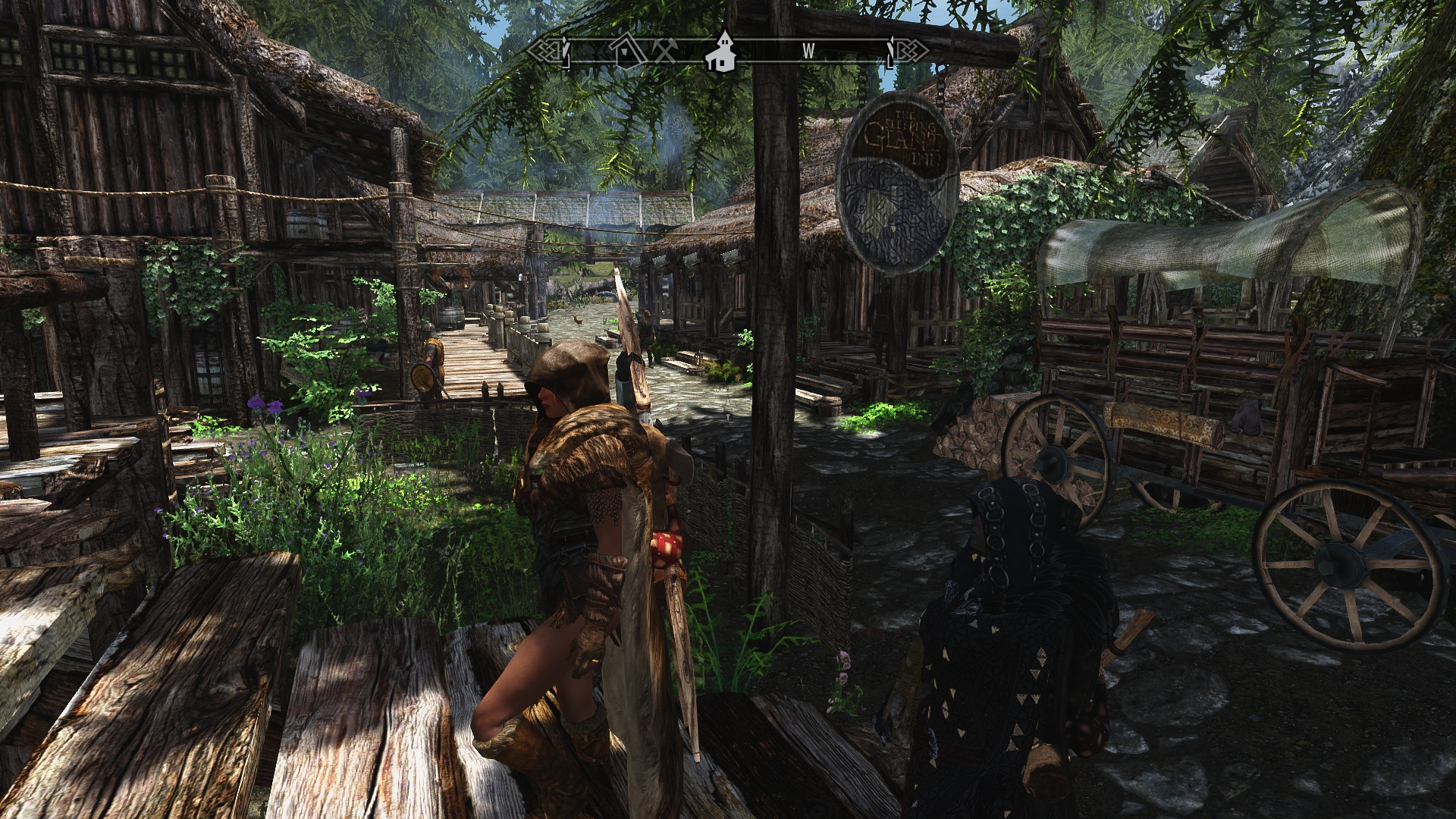Image resolution: width=1456 pixels, height=819 pixels.
Task: Click the outlined house marker on compass
Action: [629, 50]
